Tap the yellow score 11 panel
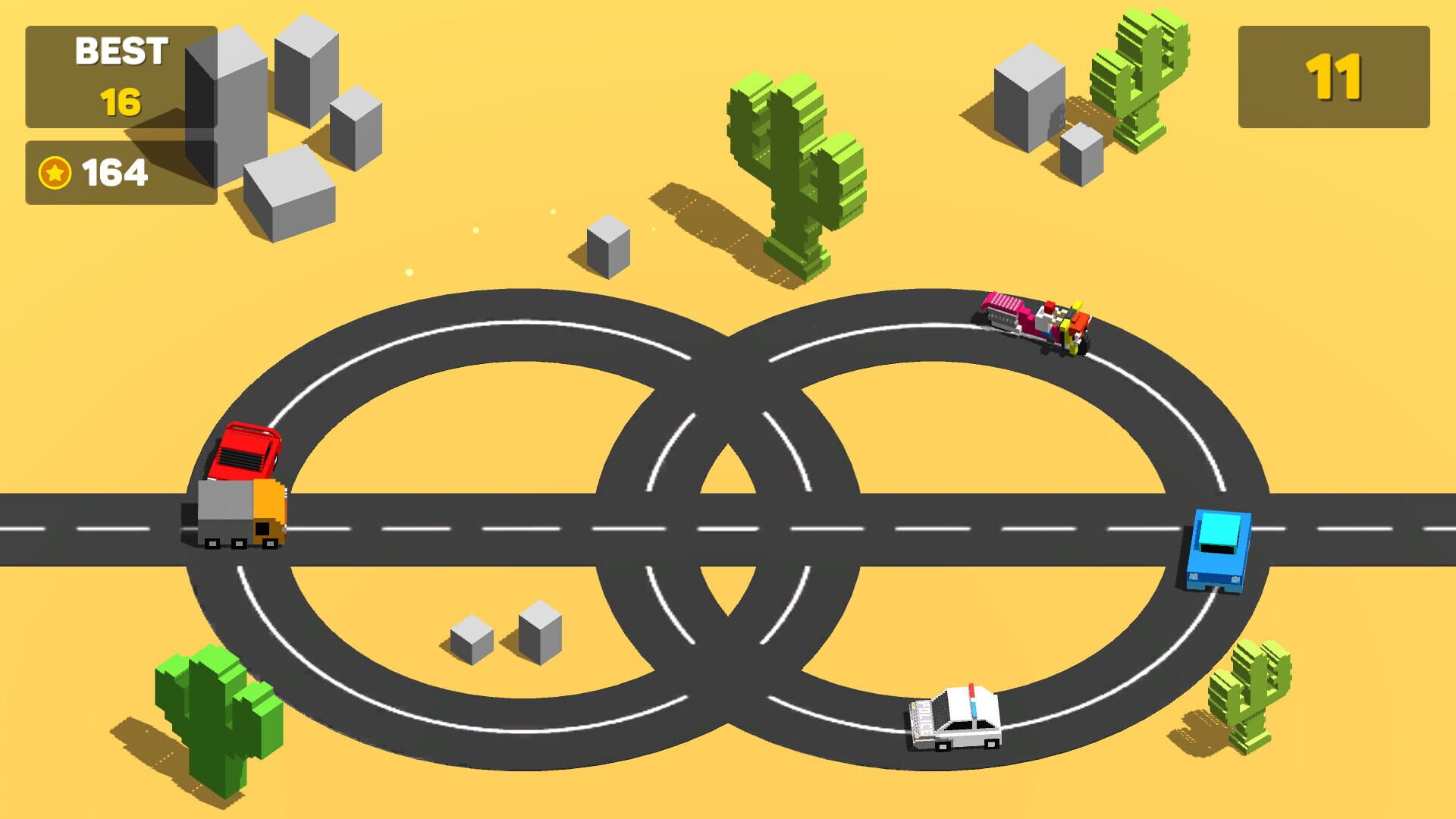 point(1335,76)
